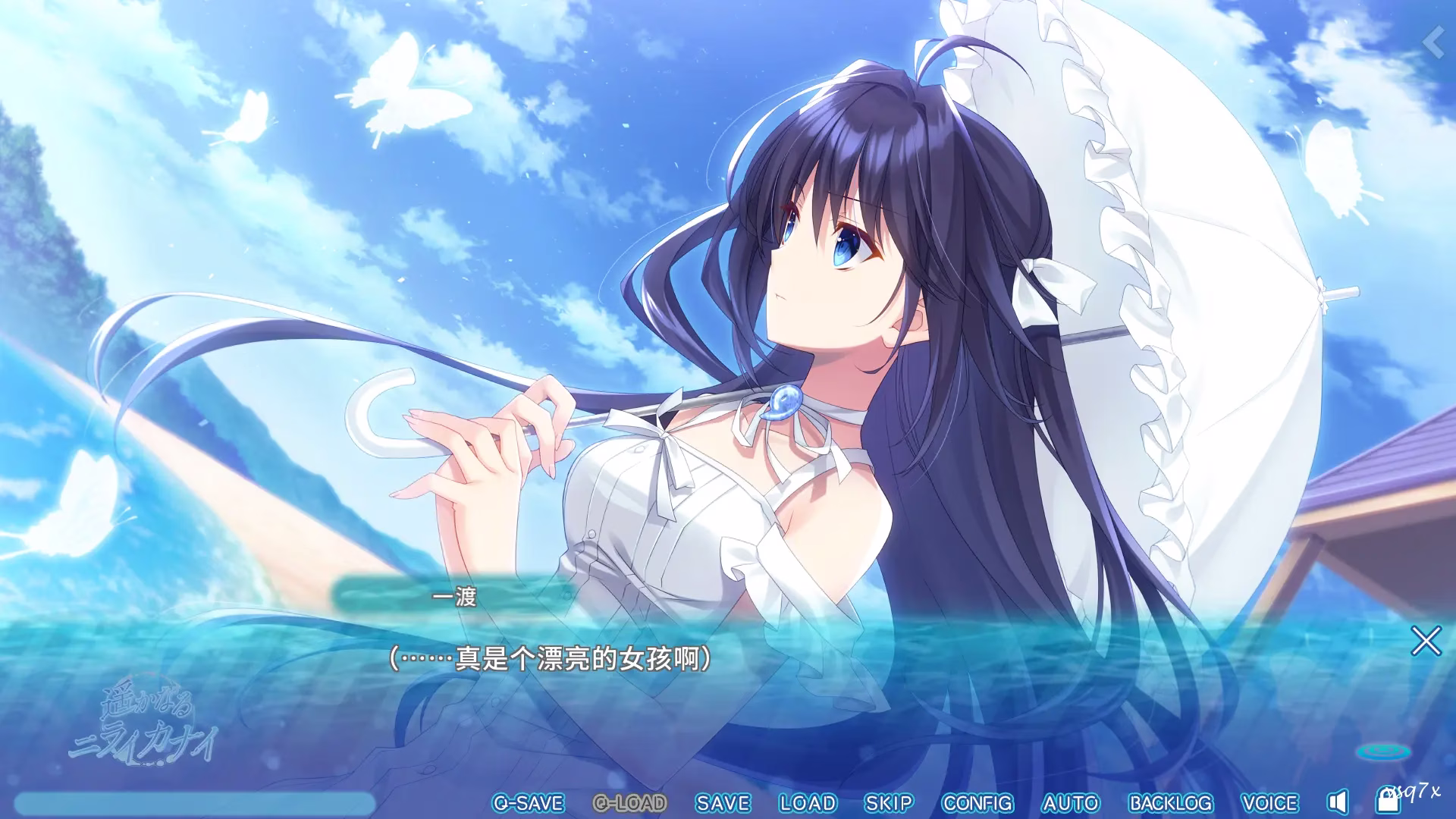Image resolution: width=1456 pixels, height=819 pixels.
Task: Open the LOAD menu
Action: point(807,802)
